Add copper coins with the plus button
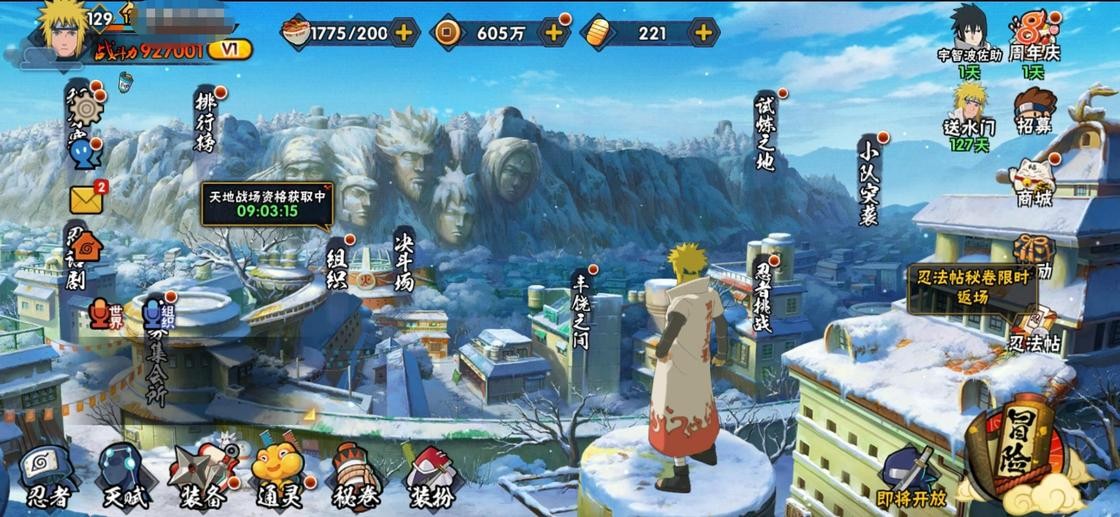 click(553, 32)
